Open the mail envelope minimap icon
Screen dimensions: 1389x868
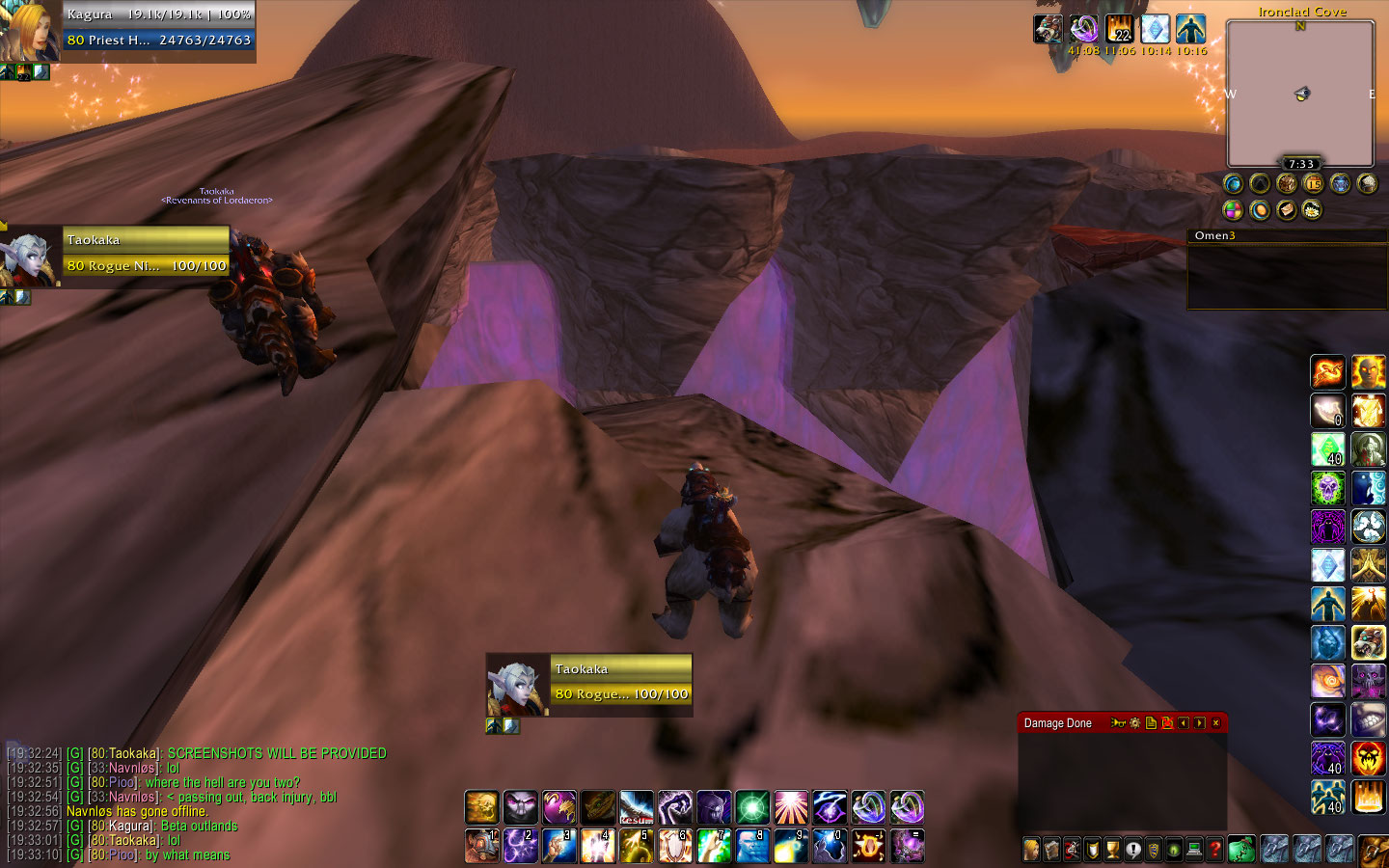pos(1286,209)
